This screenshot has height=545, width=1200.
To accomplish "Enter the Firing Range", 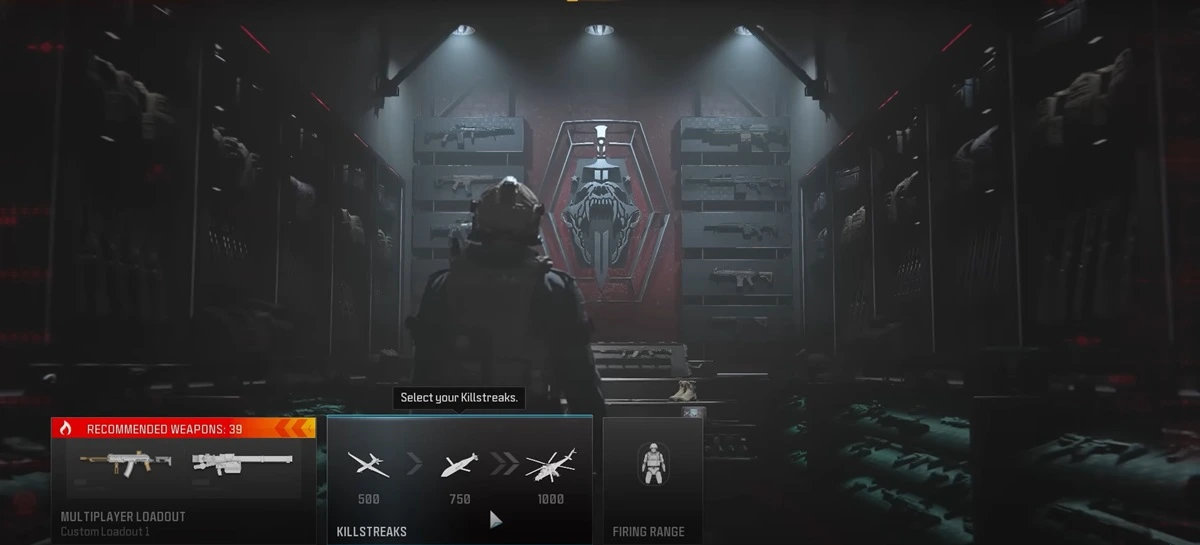I will [x=652, y=480].
